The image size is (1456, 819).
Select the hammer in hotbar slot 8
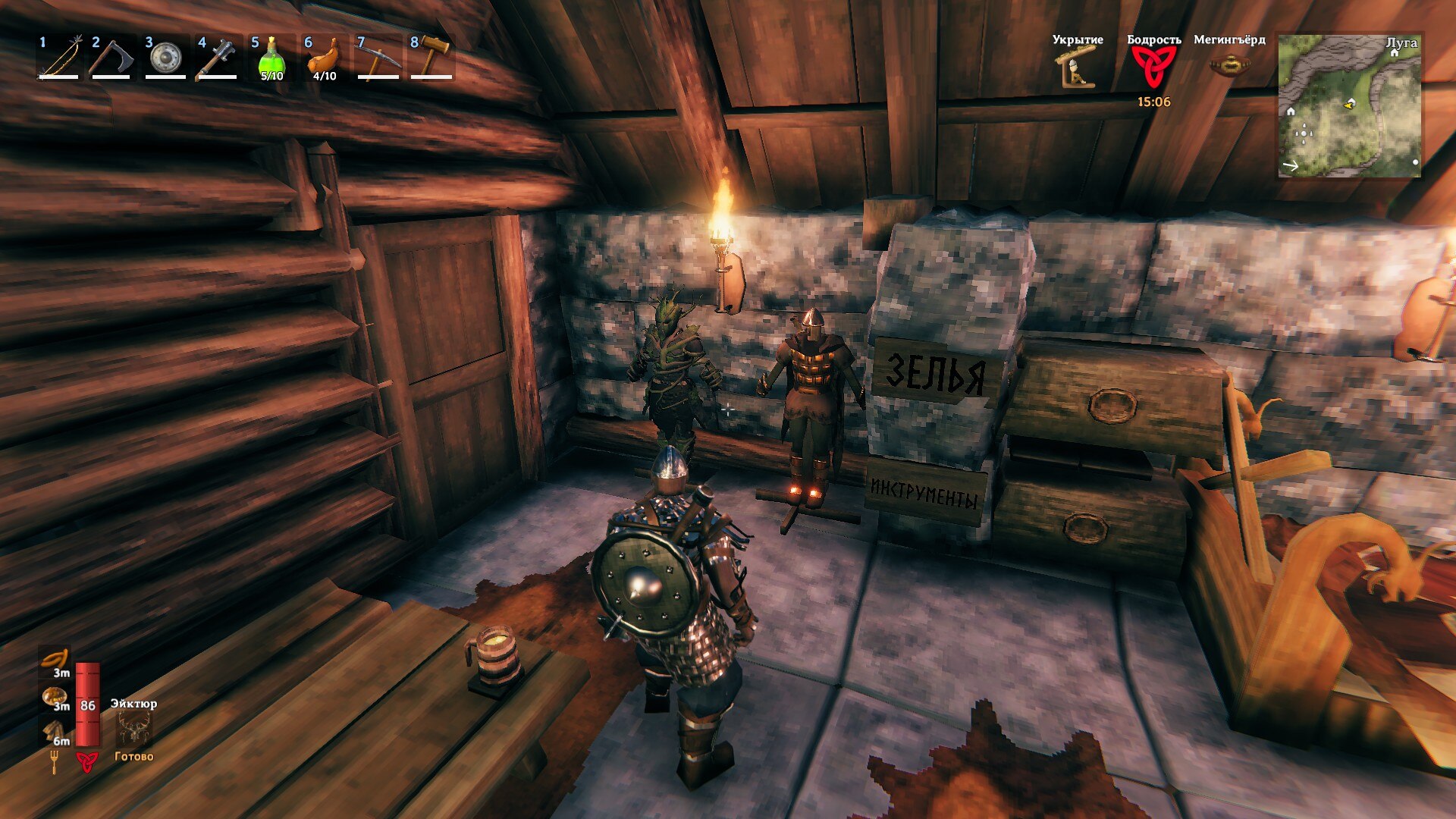point(431,58)
